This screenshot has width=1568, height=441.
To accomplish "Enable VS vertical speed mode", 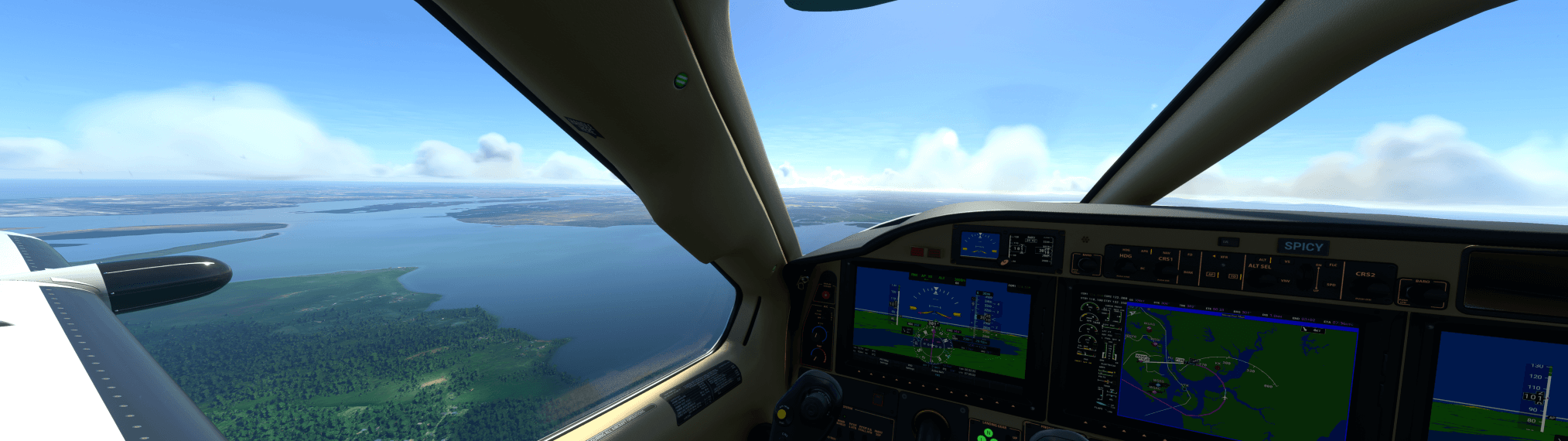I will (1287, 262).
